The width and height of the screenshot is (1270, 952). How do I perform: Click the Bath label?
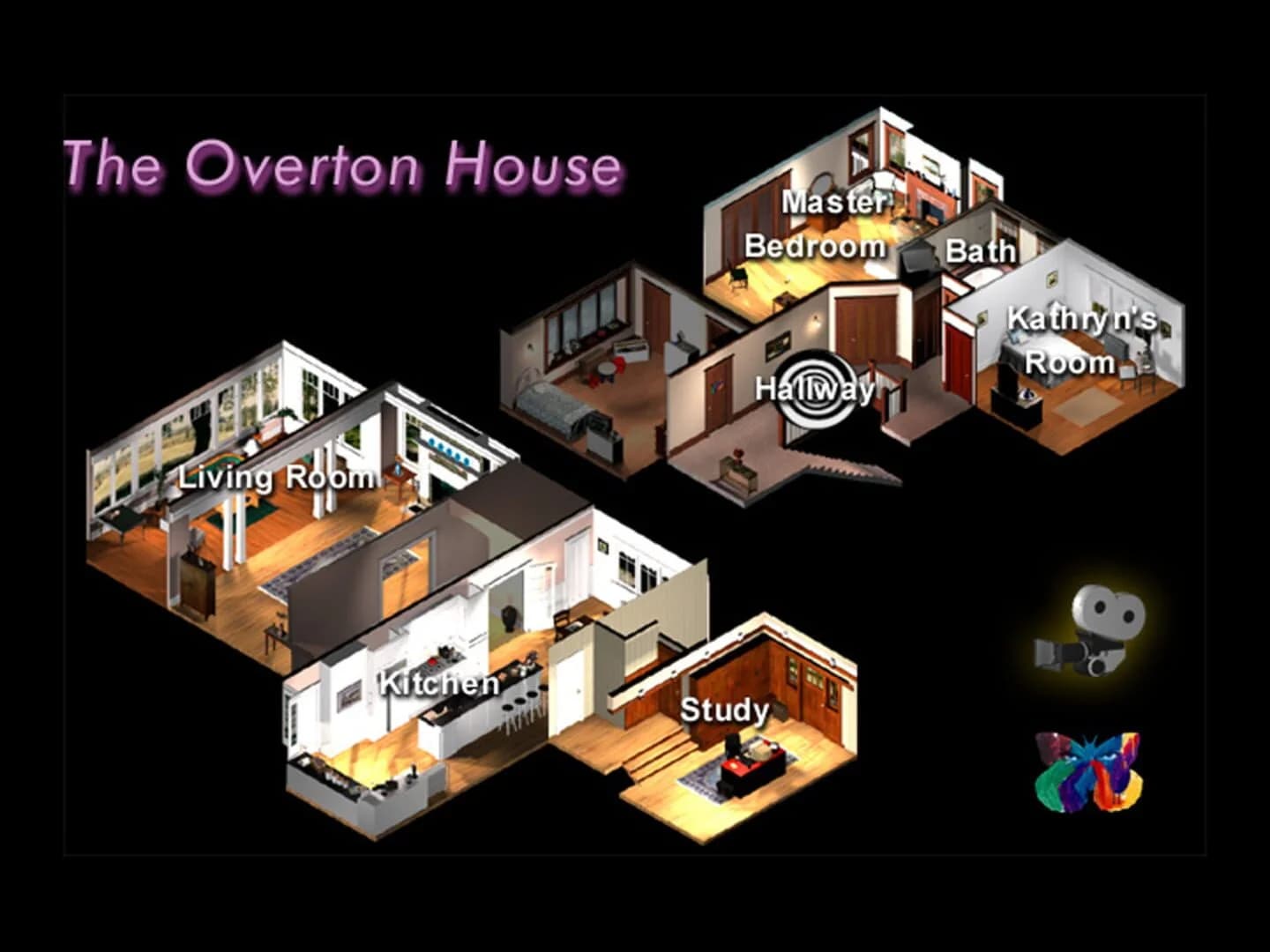(979, 252)
